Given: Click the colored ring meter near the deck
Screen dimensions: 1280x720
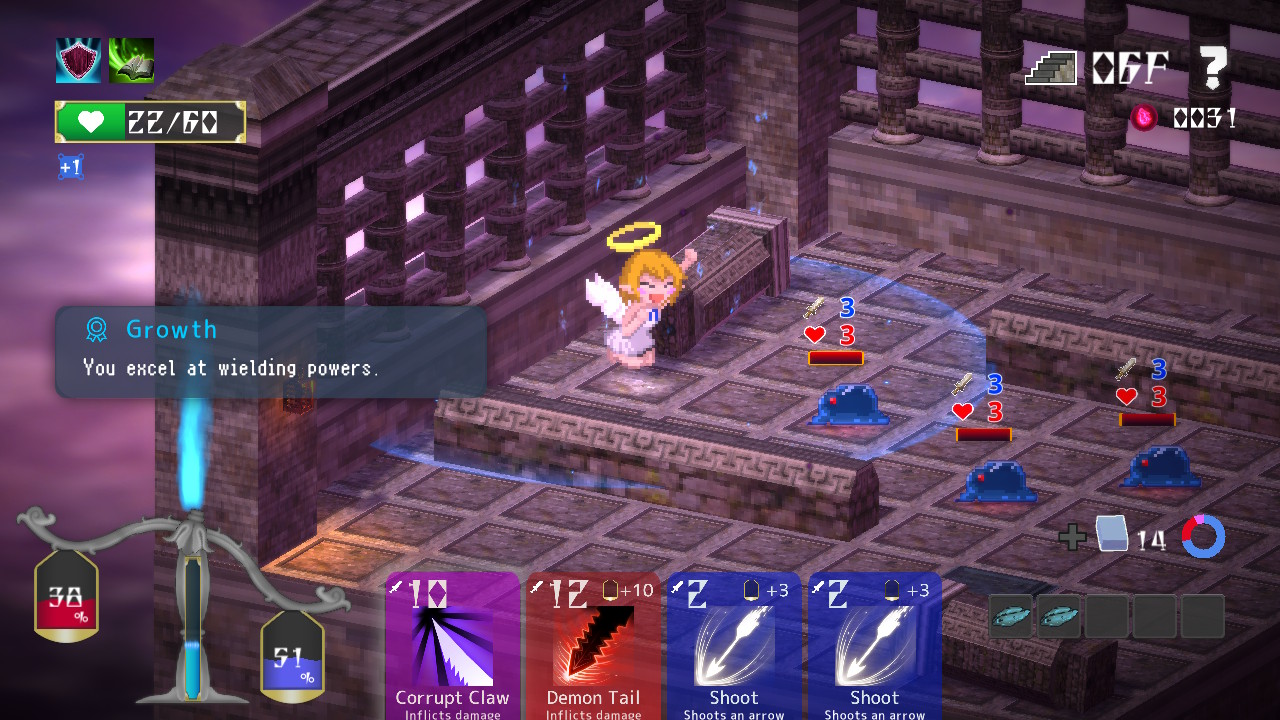Looking at the screenshot, I should pos(1203,537).
